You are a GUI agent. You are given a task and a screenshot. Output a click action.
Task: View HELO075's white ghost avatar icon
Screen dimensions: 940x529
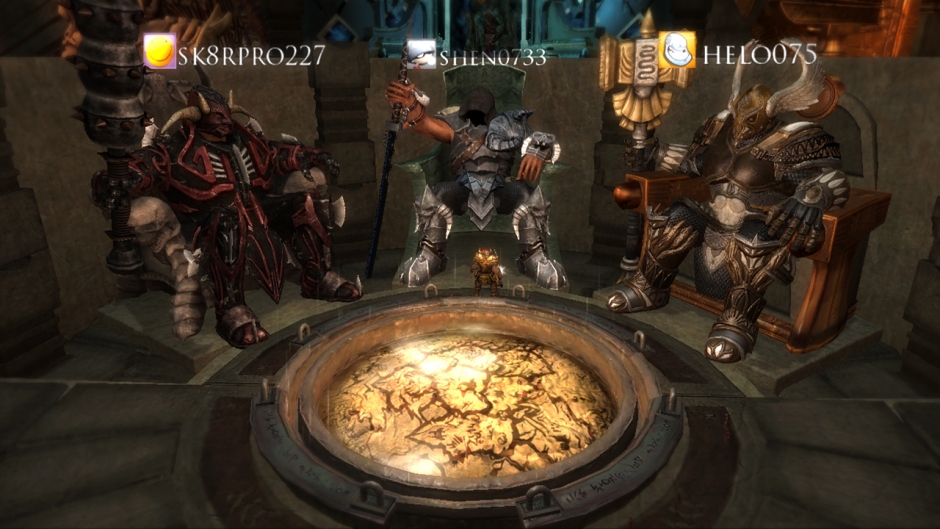676,50
